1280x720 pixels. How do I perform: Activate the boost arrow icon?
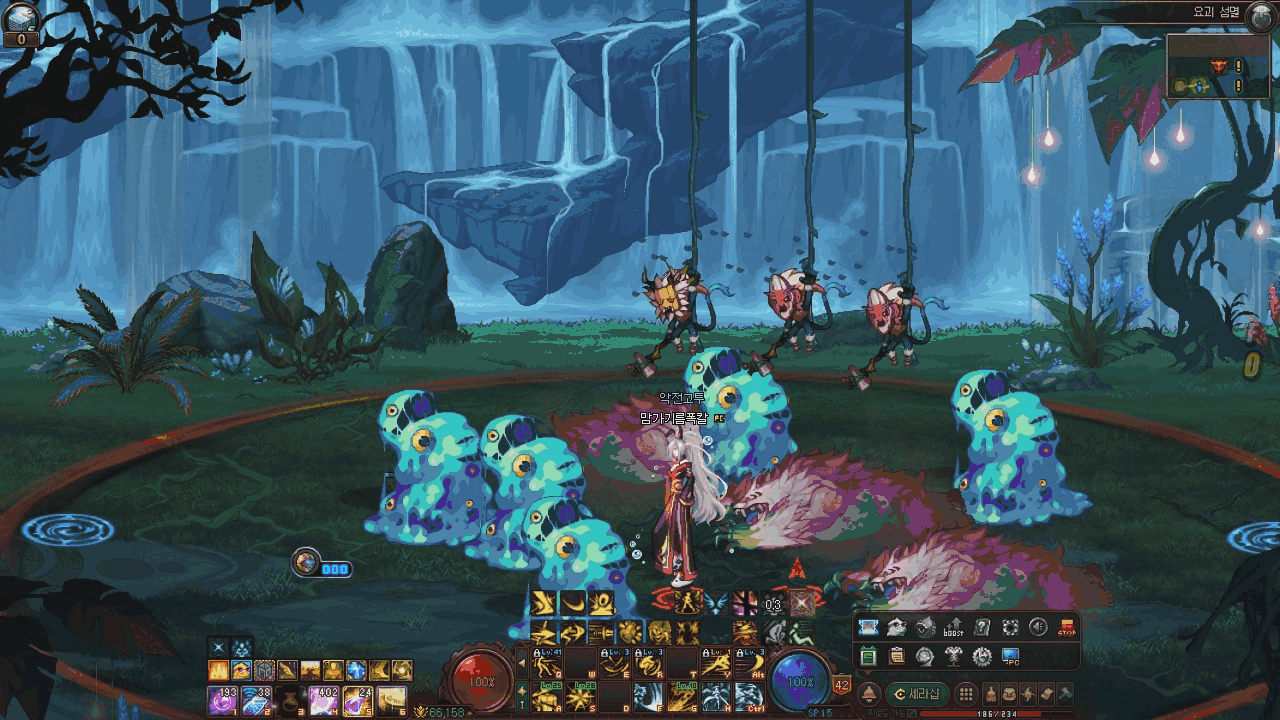[x=953, y=628]
